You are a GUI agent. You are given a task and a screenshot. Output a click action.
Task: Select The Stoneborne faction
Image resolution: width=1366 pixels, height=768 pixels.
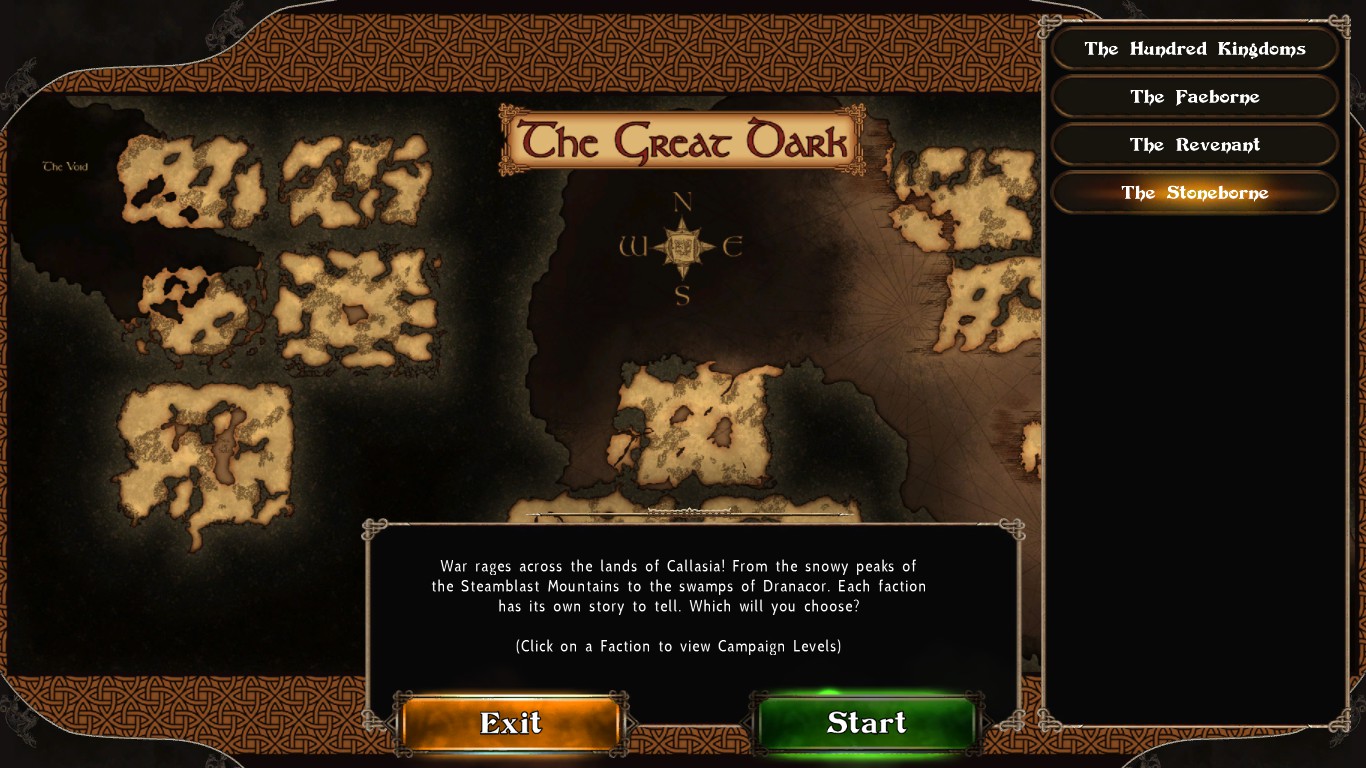(x=1194, y=193)
